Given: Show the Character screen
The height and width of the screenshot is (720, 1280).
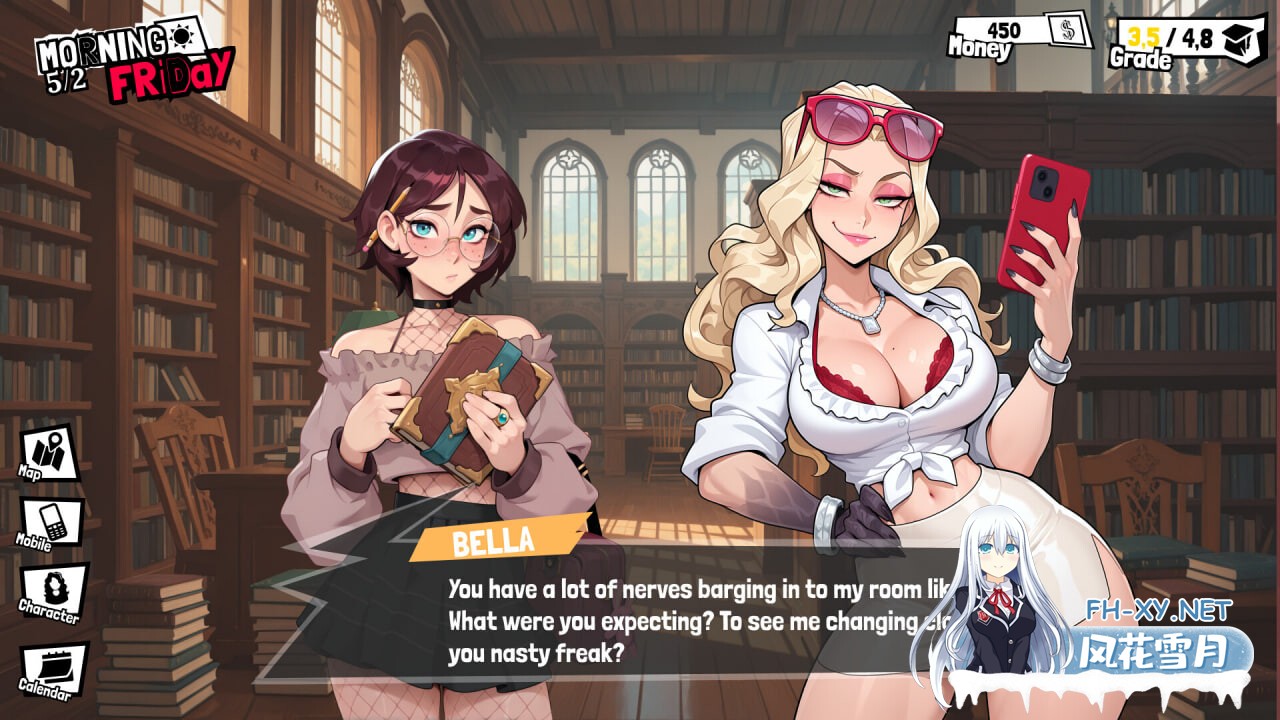Looking at the screenshot, I should coord(52,590).
